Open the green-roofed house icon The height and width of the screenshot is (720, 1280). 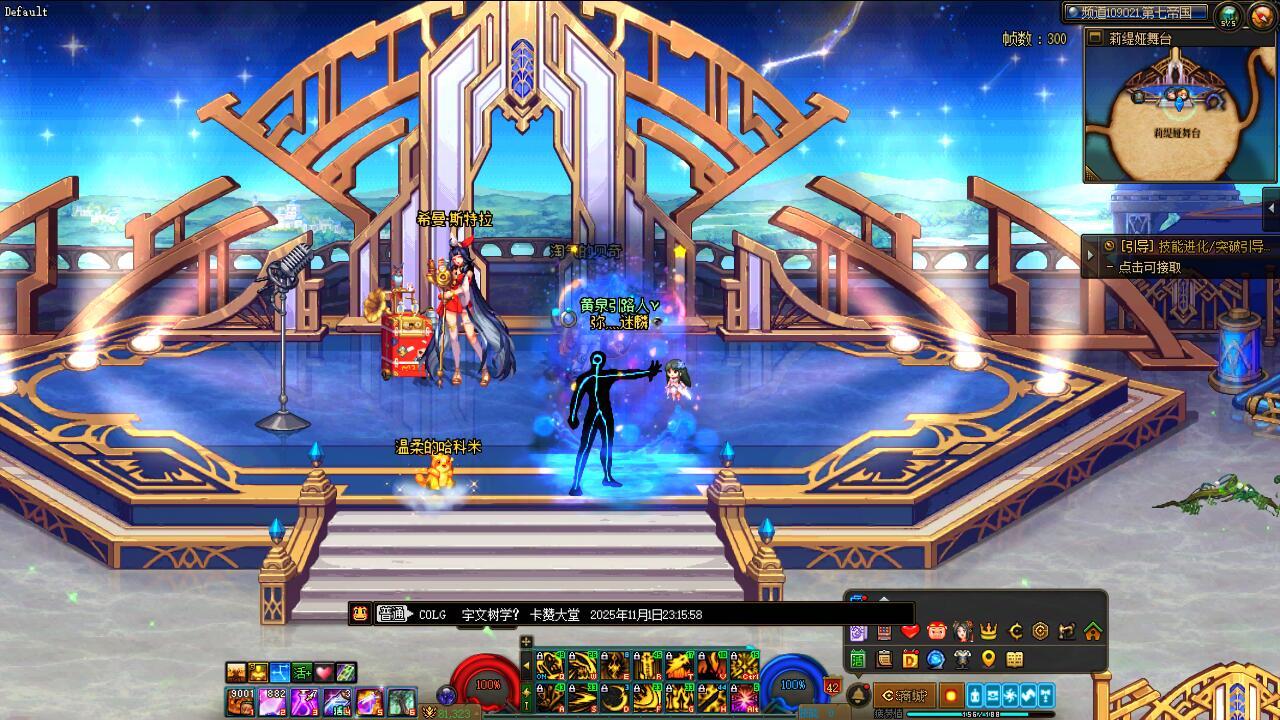click(x=1093, y=632)
